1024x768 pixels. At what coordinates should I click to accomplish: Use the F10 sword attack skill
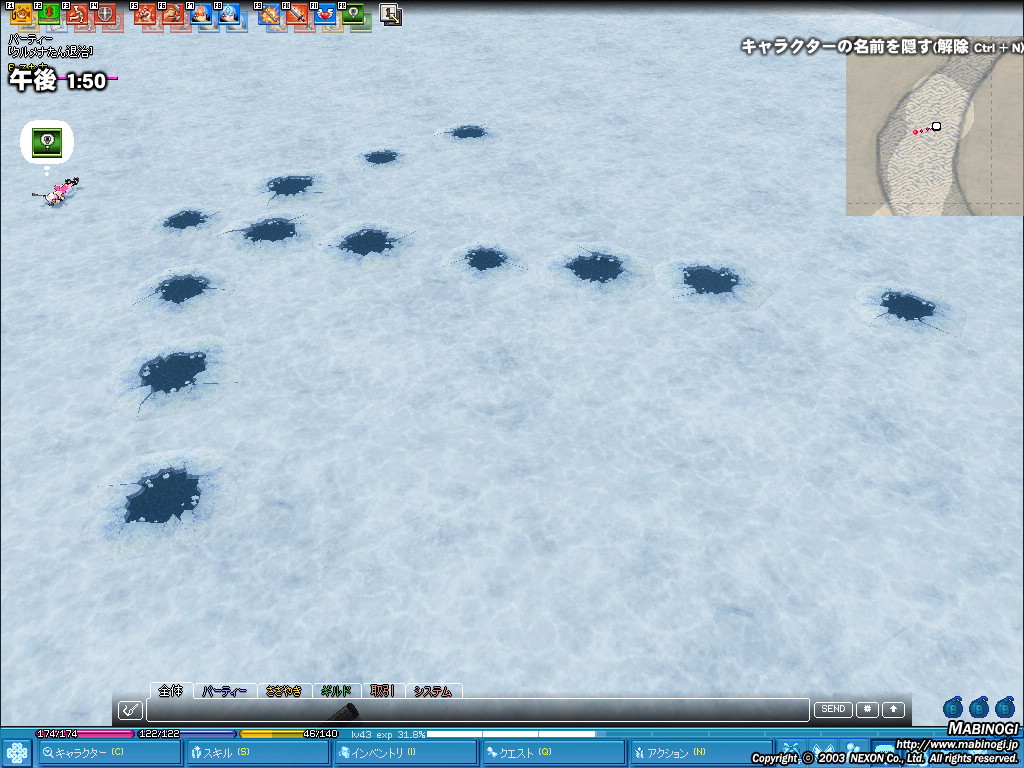coord(296,14)
